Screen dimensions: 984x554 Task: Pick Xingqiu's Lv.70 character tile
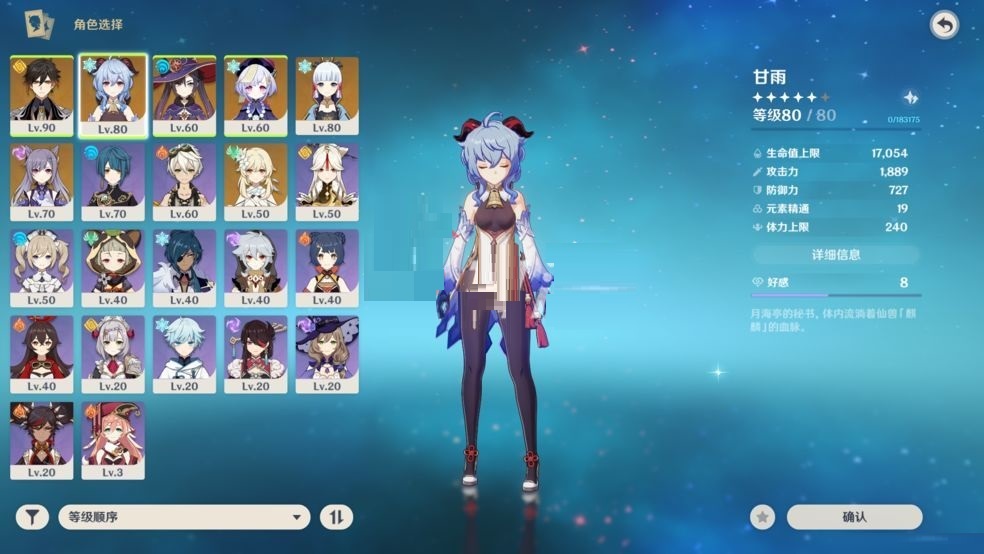pyautogui.click(x=113, y=182)
